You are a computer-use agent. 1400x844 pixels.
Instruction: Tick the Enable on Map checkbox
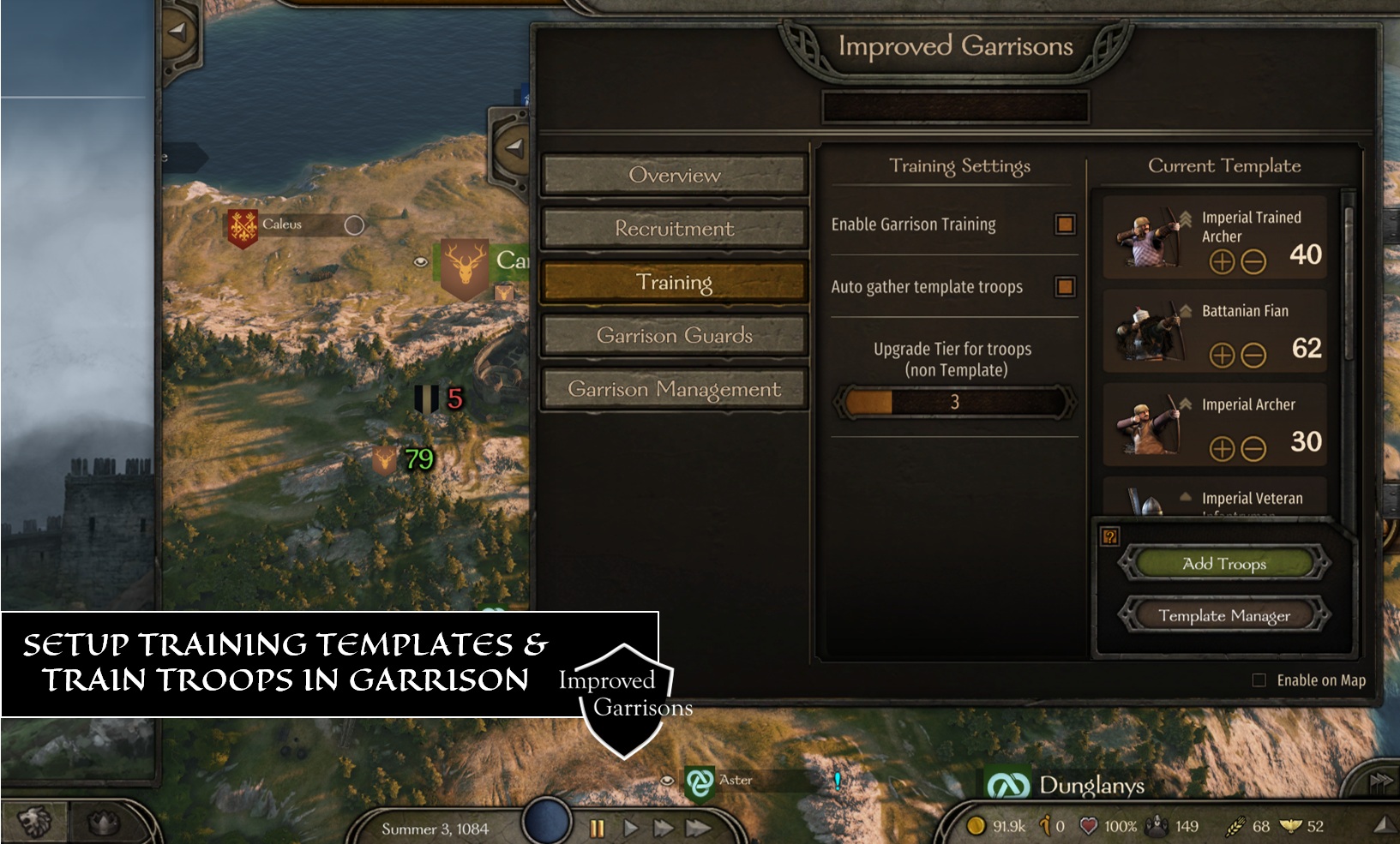click(1259, 680)
